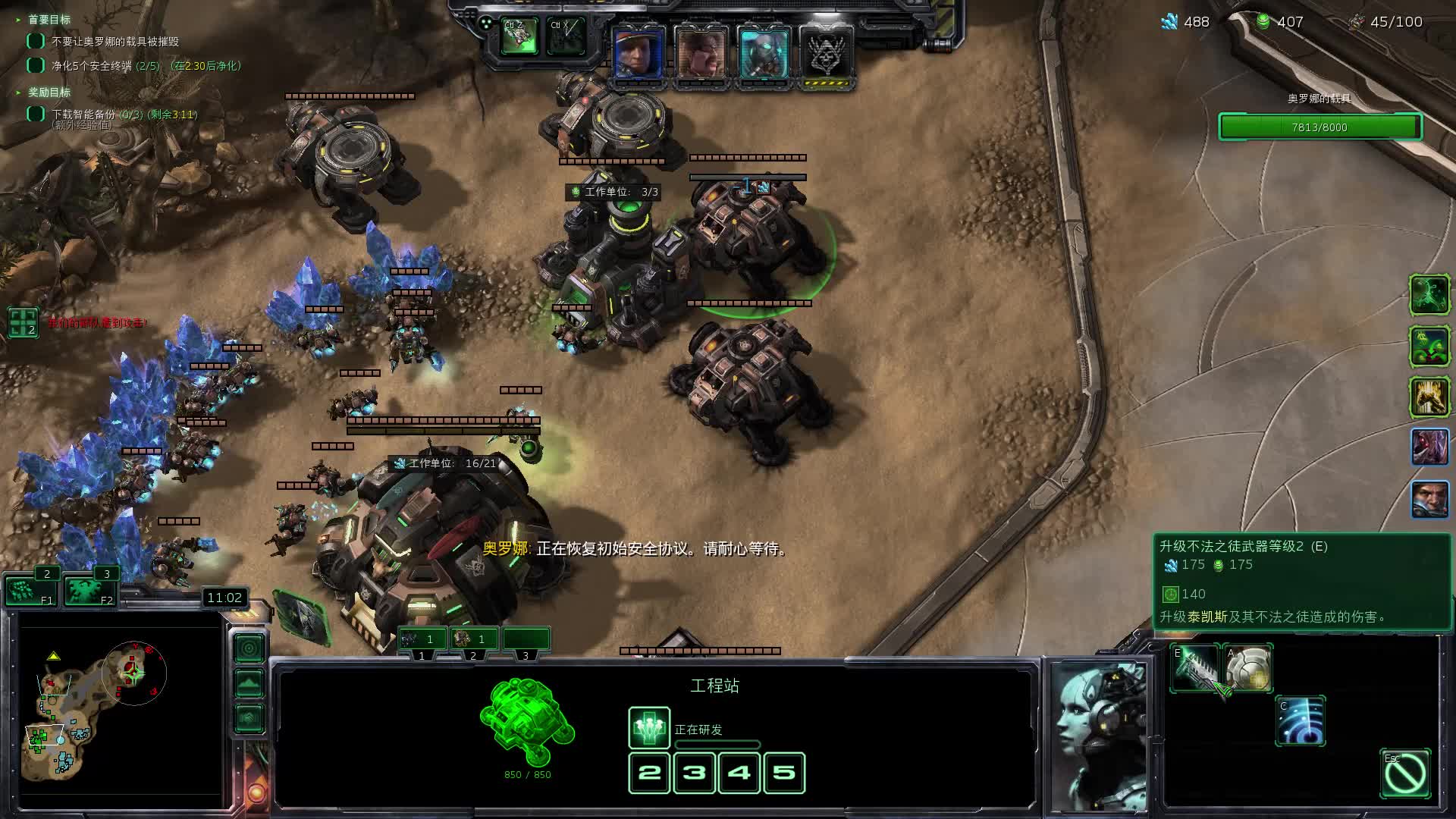Select all army units via F2 button
Image resolution: width=1456 pixels, height=819 pixels.
pos(89,591)
